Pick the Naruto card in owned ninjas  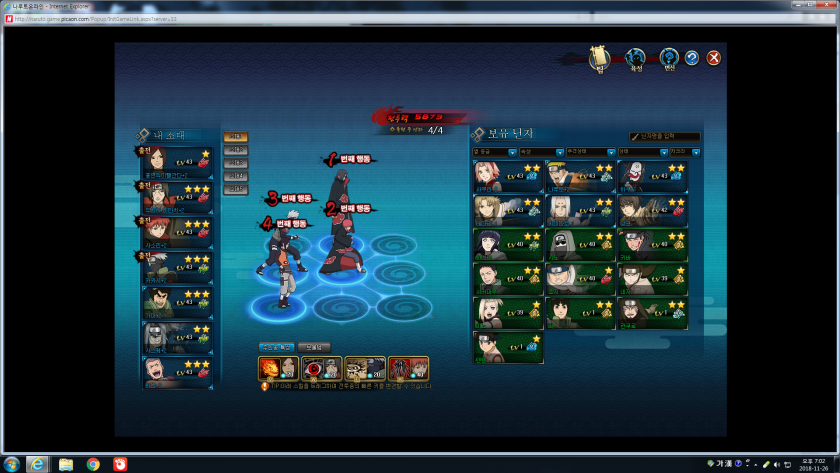580,175
